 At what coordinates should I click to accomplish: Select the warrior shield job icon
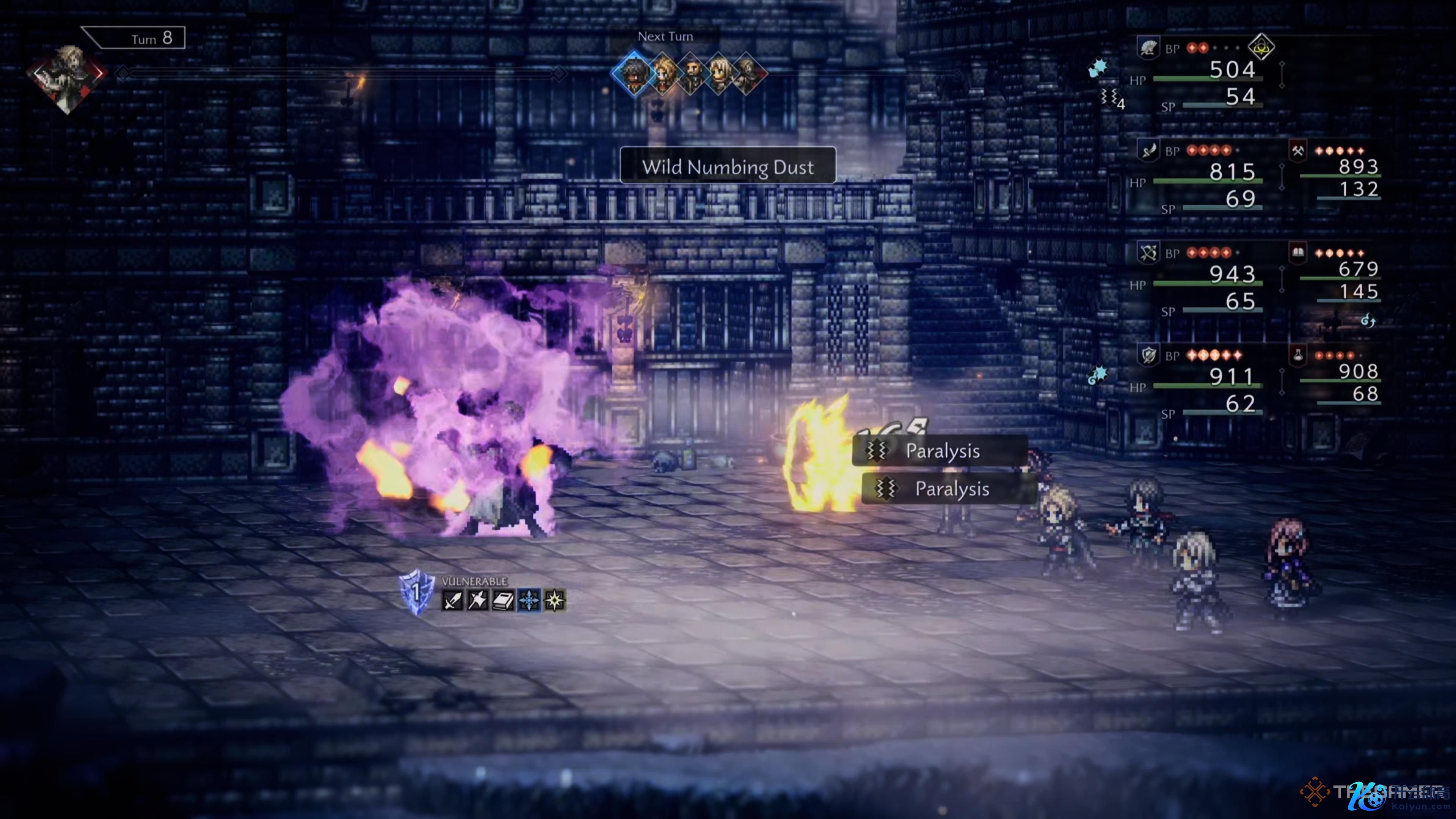point(1148,356)
